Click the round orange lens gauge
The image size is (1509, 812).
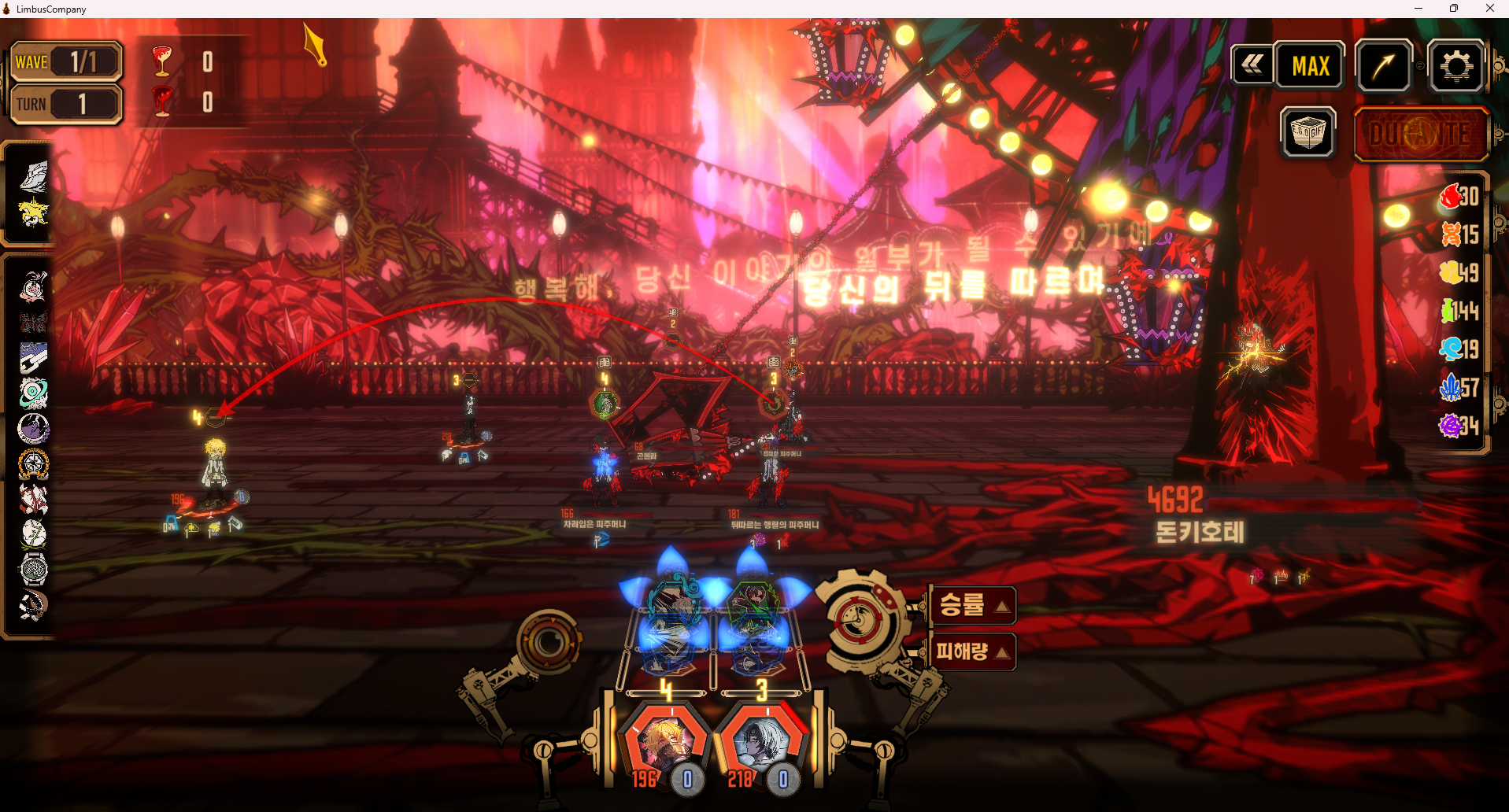pyautogui.click(x=549, y=643)
